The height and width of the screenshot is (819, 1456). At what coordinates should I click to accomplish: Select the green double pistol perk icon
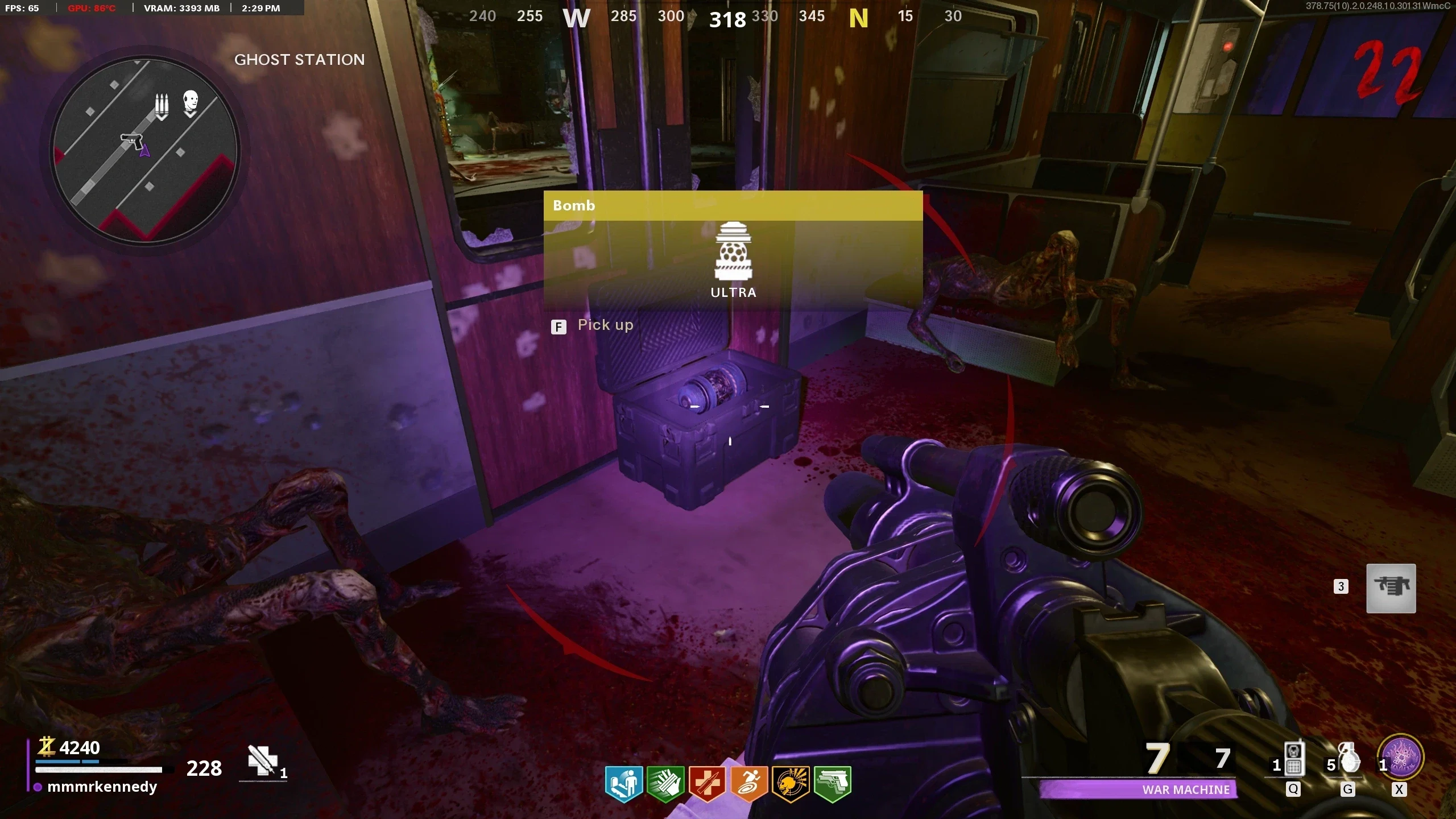(x=833, y=784)
